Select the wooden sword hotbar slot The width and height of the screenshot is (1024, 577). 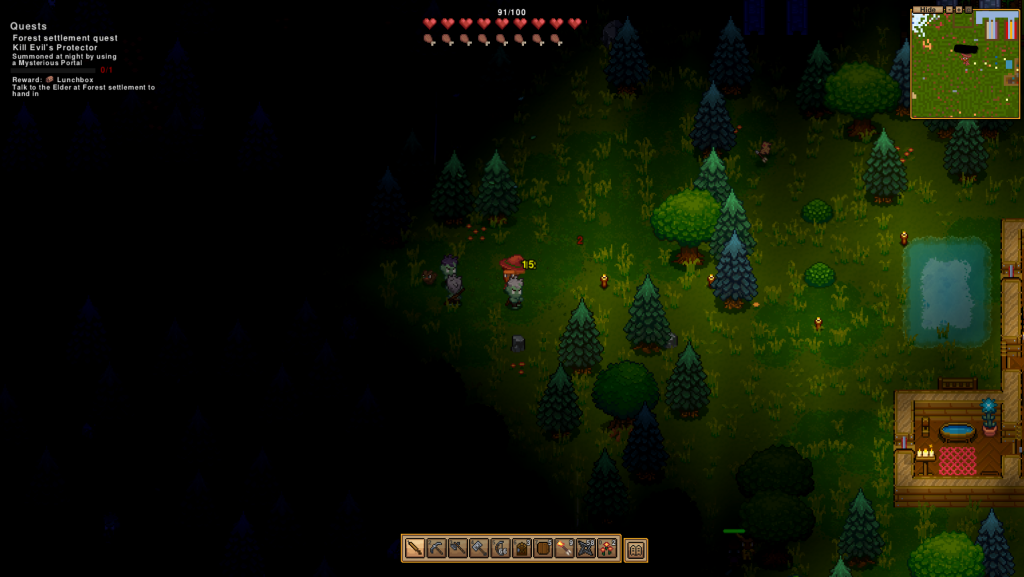pyautogui.click(x=415, y=548)
